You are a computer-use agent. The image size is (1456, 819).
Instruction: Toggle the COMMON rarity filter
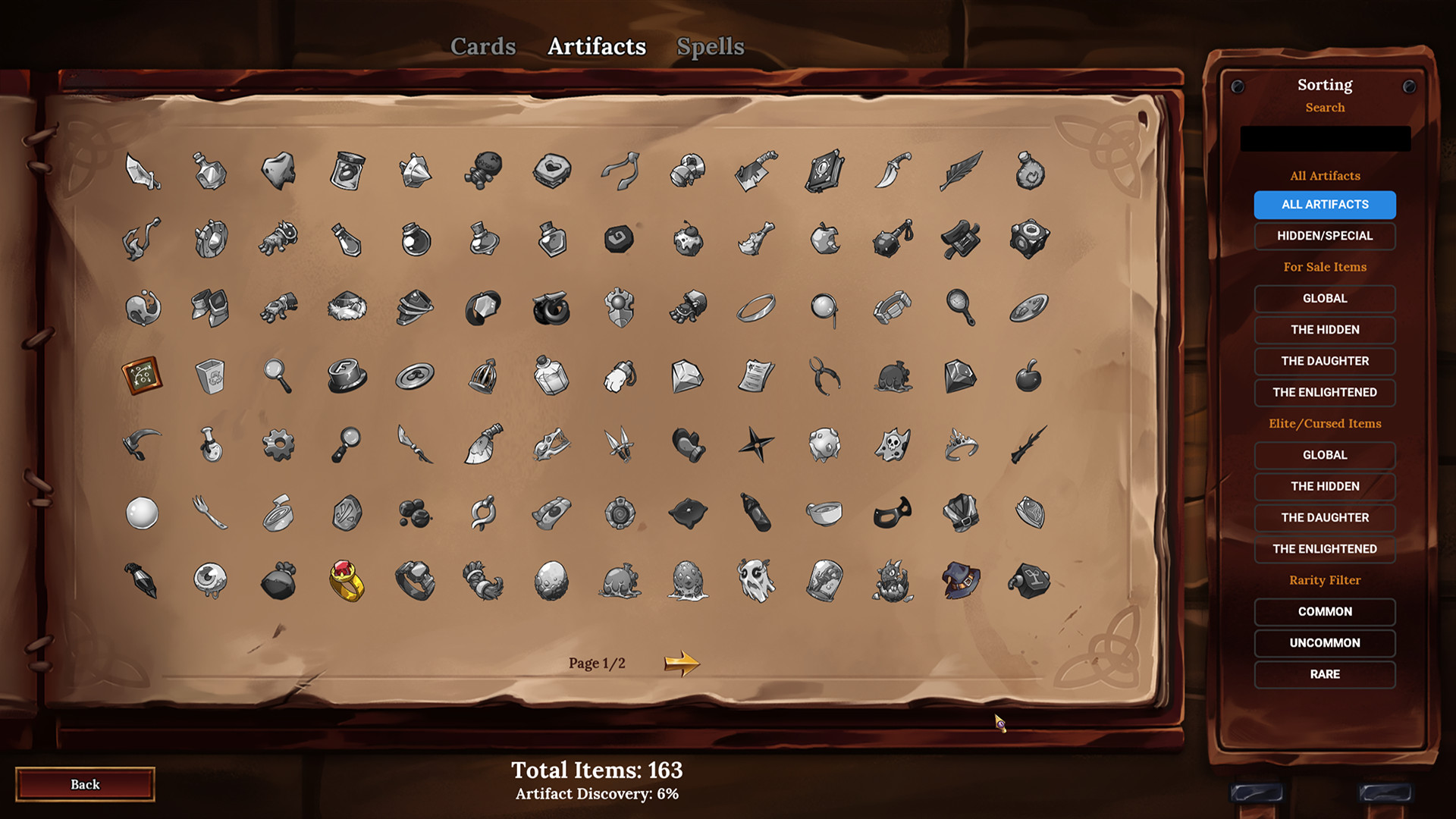(1324, 611)
